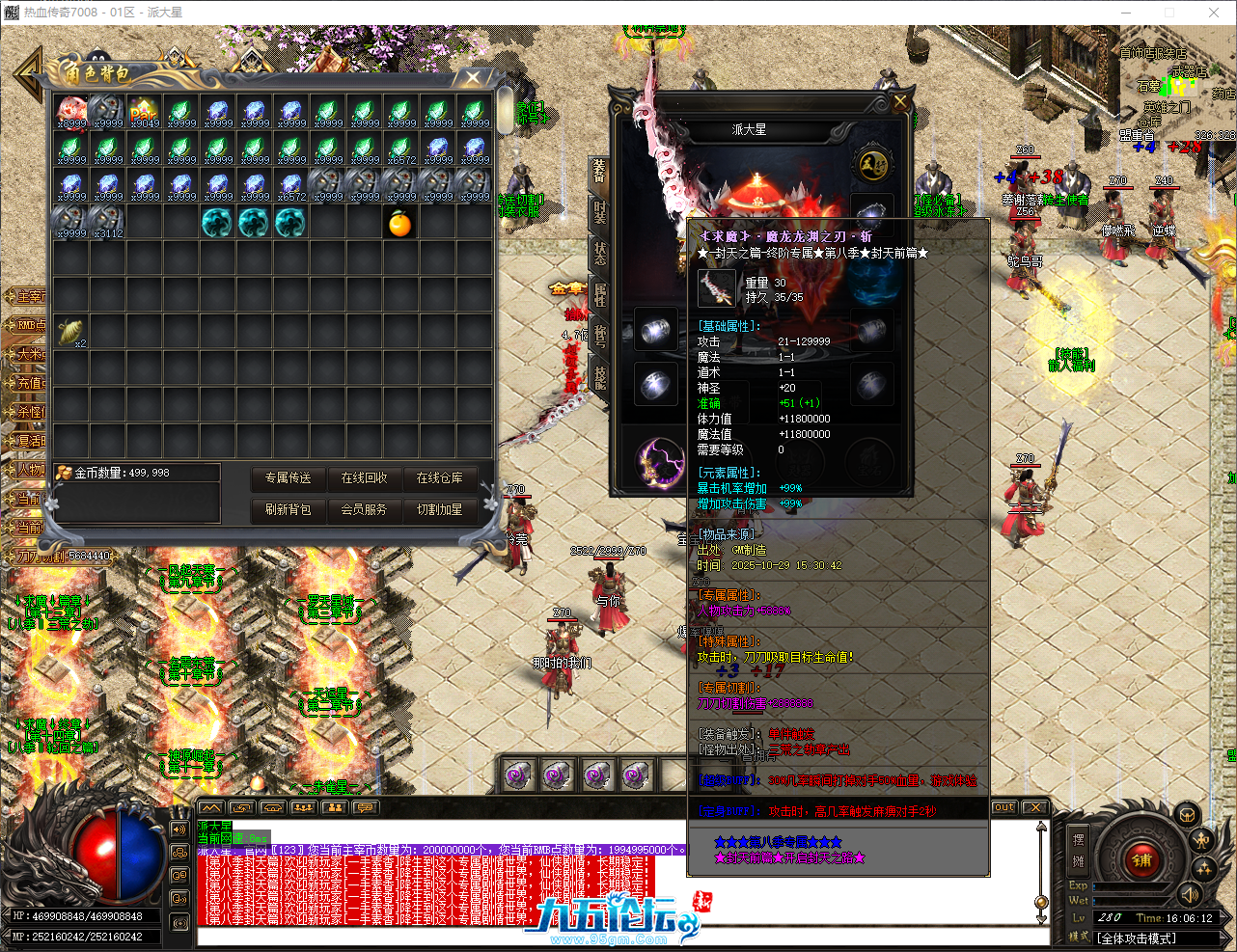Click the 切割加星 button
This screenshot has width=1237, height=952.
click(439, 509)
